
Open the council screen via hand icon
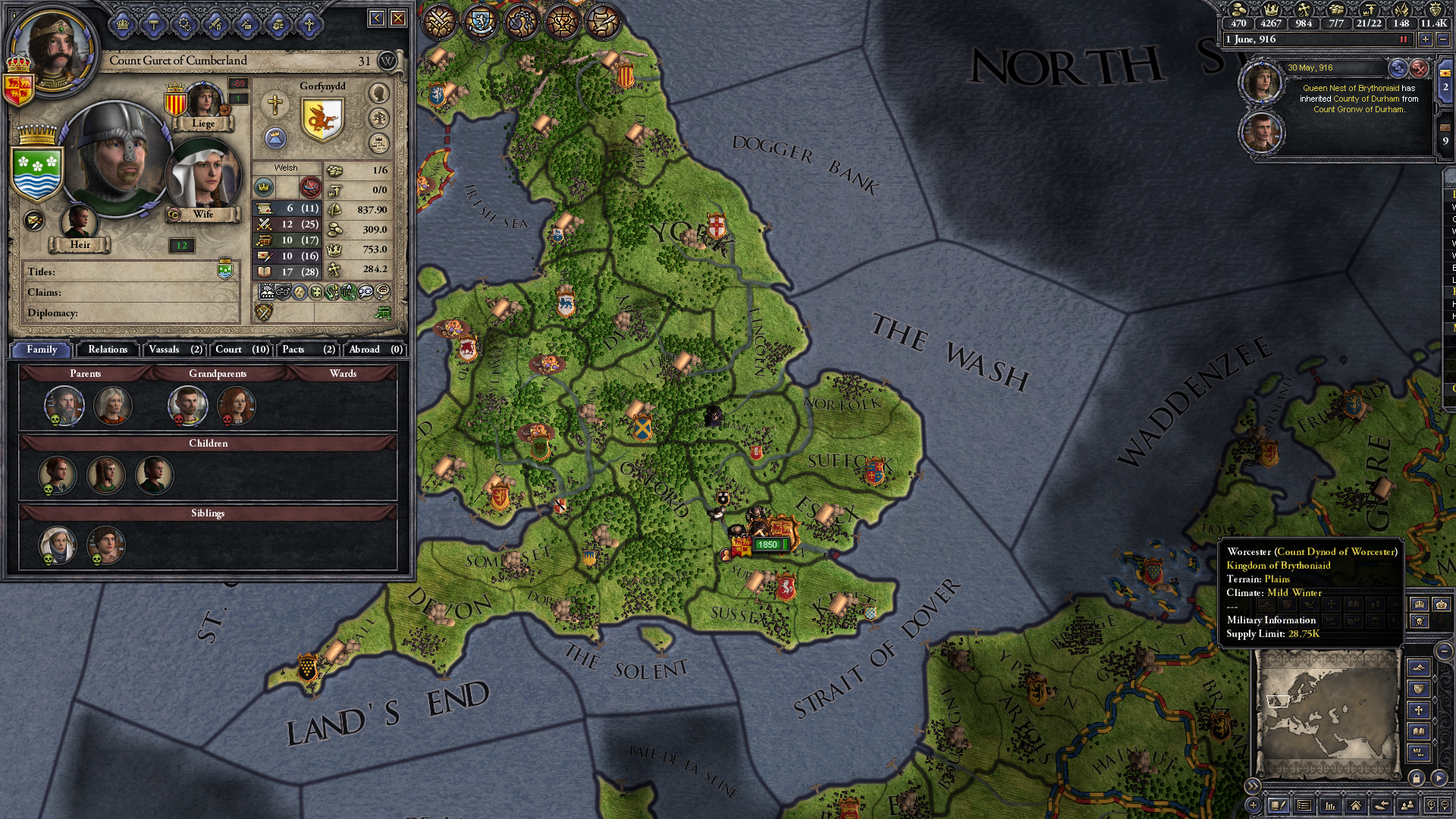(277, 24)
